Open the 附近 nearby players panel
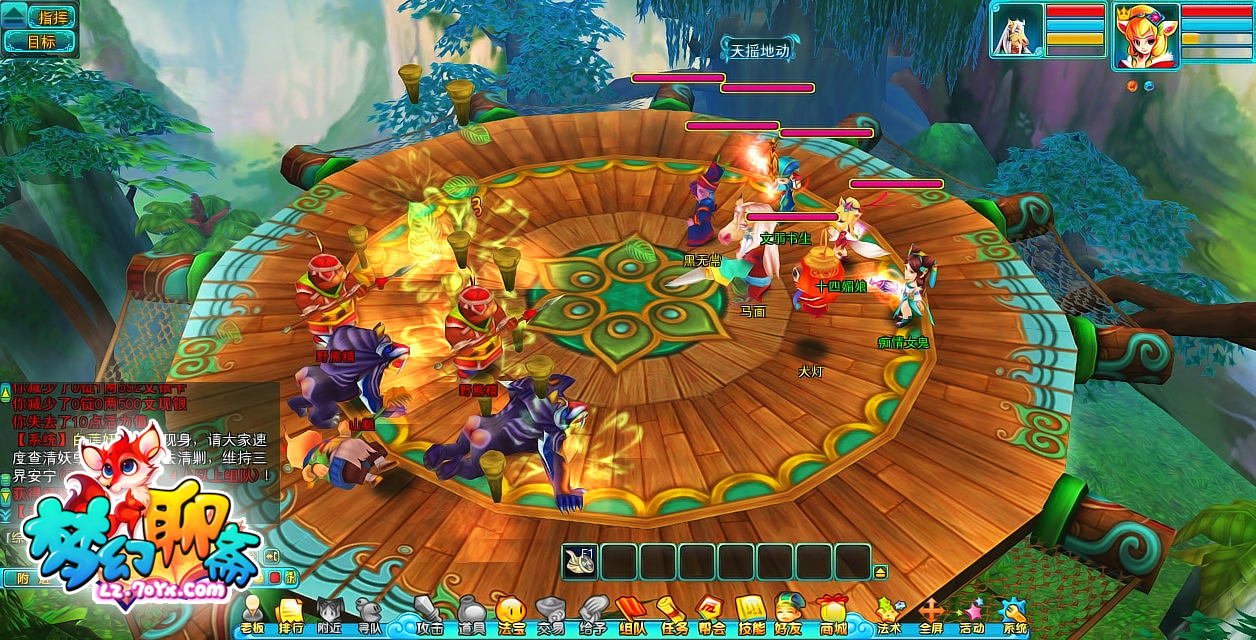This screenshot has width=1256, height=640. click(x=330, y=612)
